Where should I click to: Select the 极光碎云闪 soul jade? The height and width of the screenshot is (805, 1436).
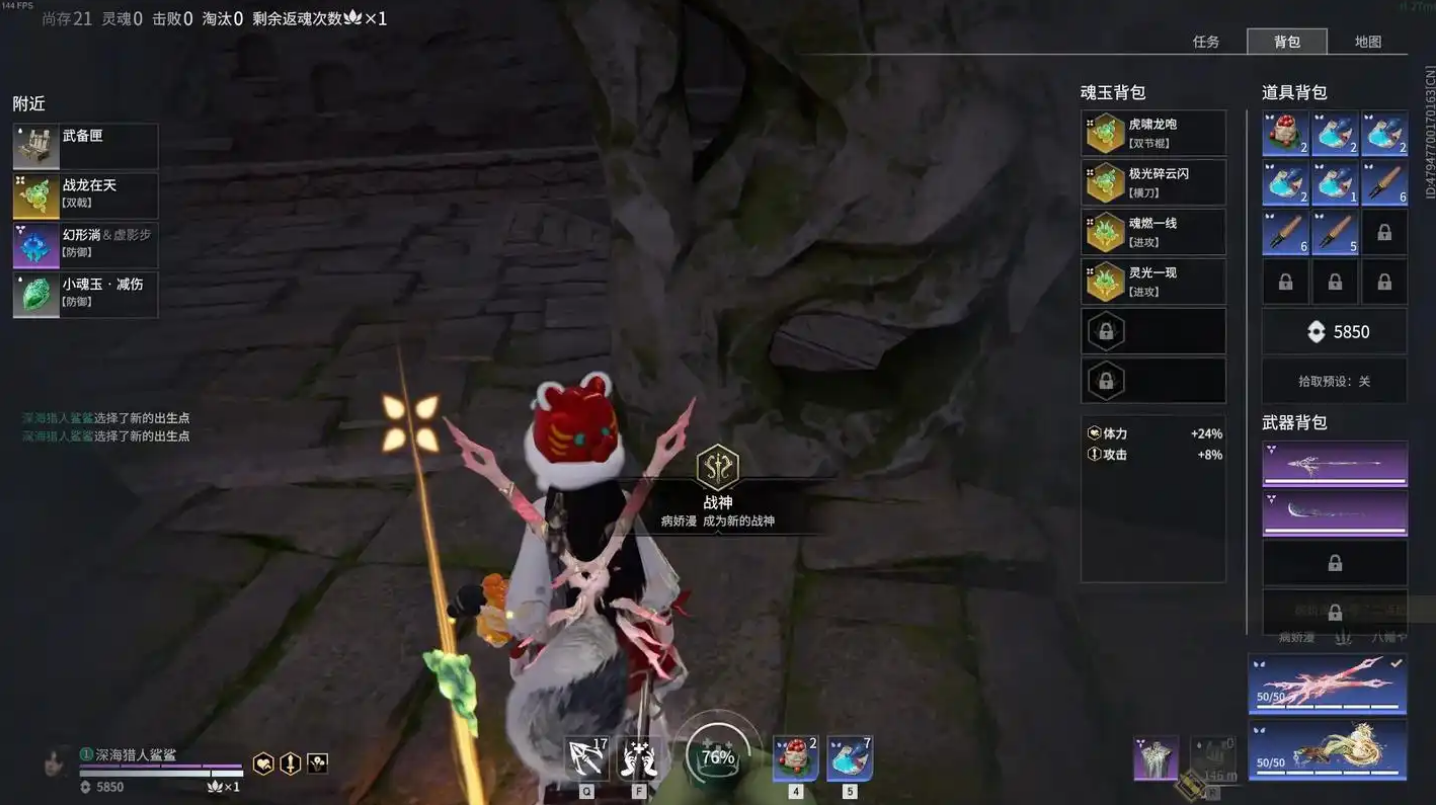click(1153, 183)
